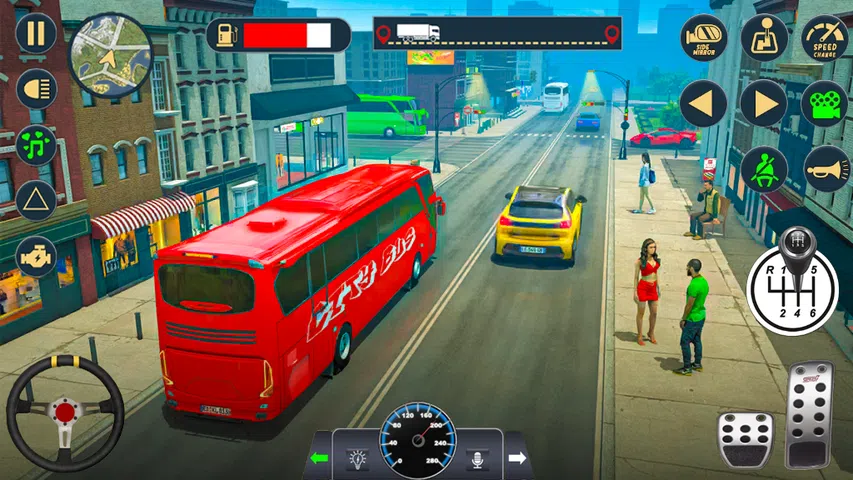Activate the green left turn indicator arrow
Viewport: 853px width, 480px height.
pos(321,459)
